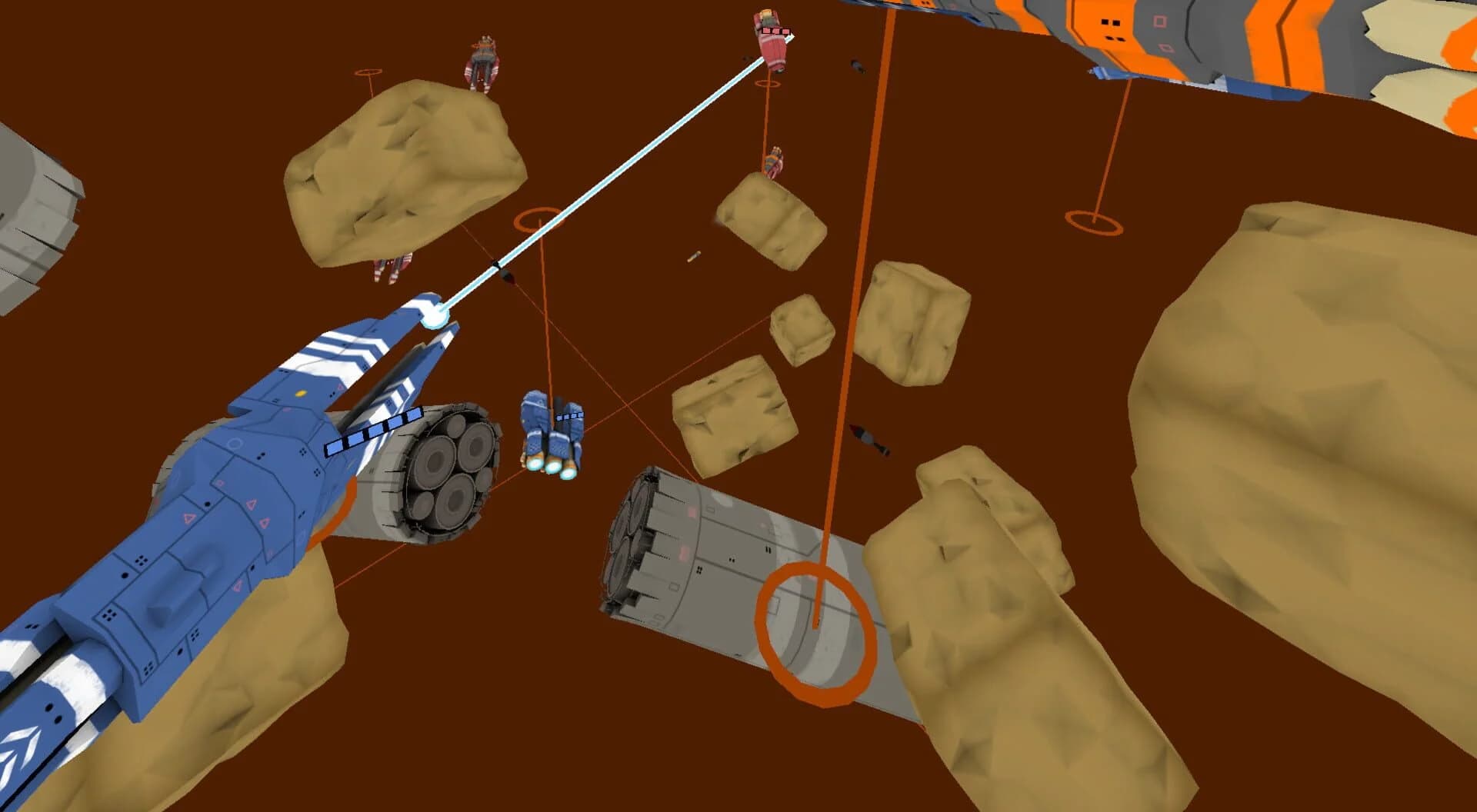Click the orange ring anchor on the far right
This screenshot has width=1477, height=812.
[x=1093, y=221]
